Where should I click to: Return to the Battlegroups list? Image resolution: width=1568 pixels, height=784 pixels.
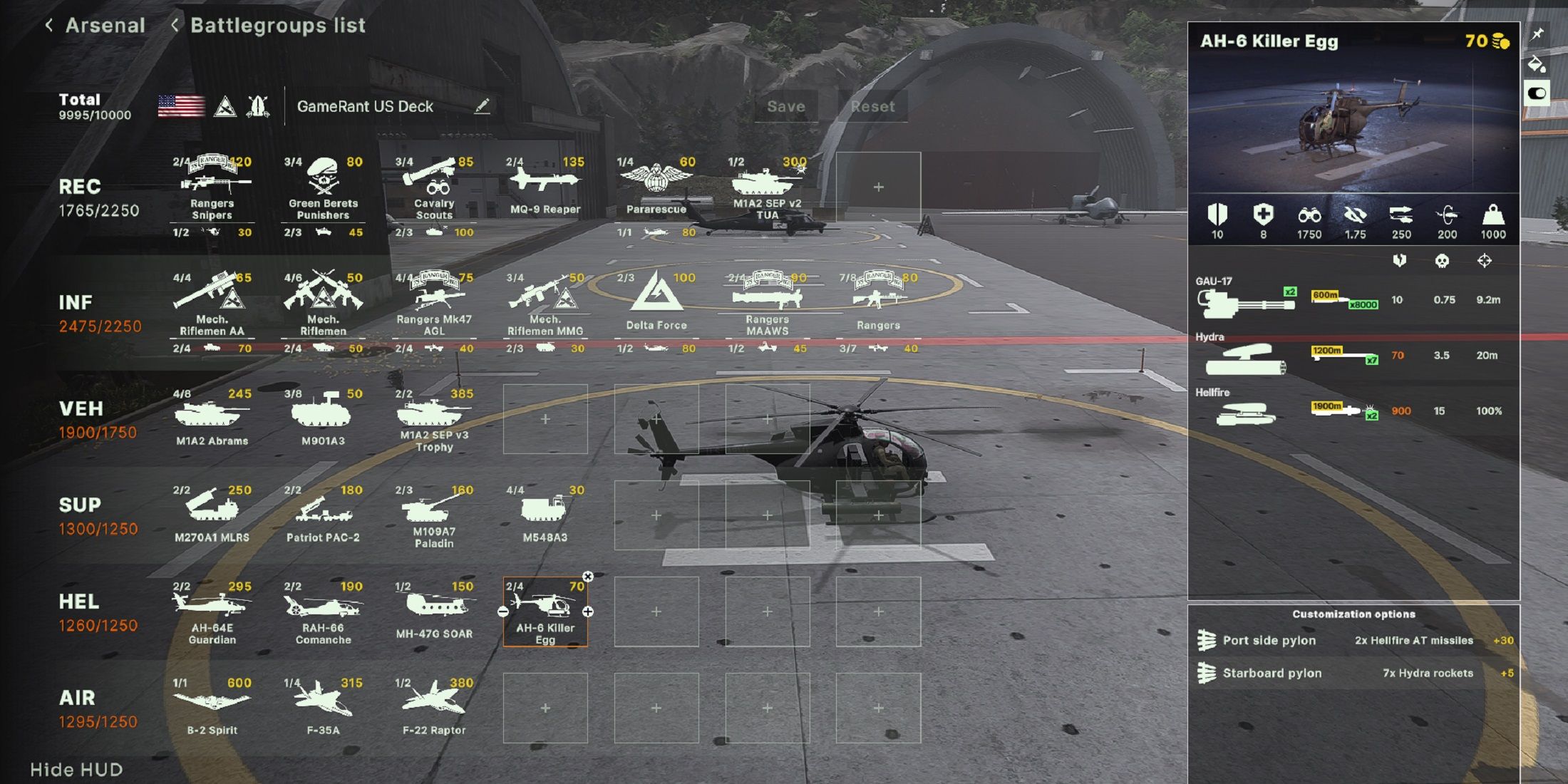coord(277,26)
